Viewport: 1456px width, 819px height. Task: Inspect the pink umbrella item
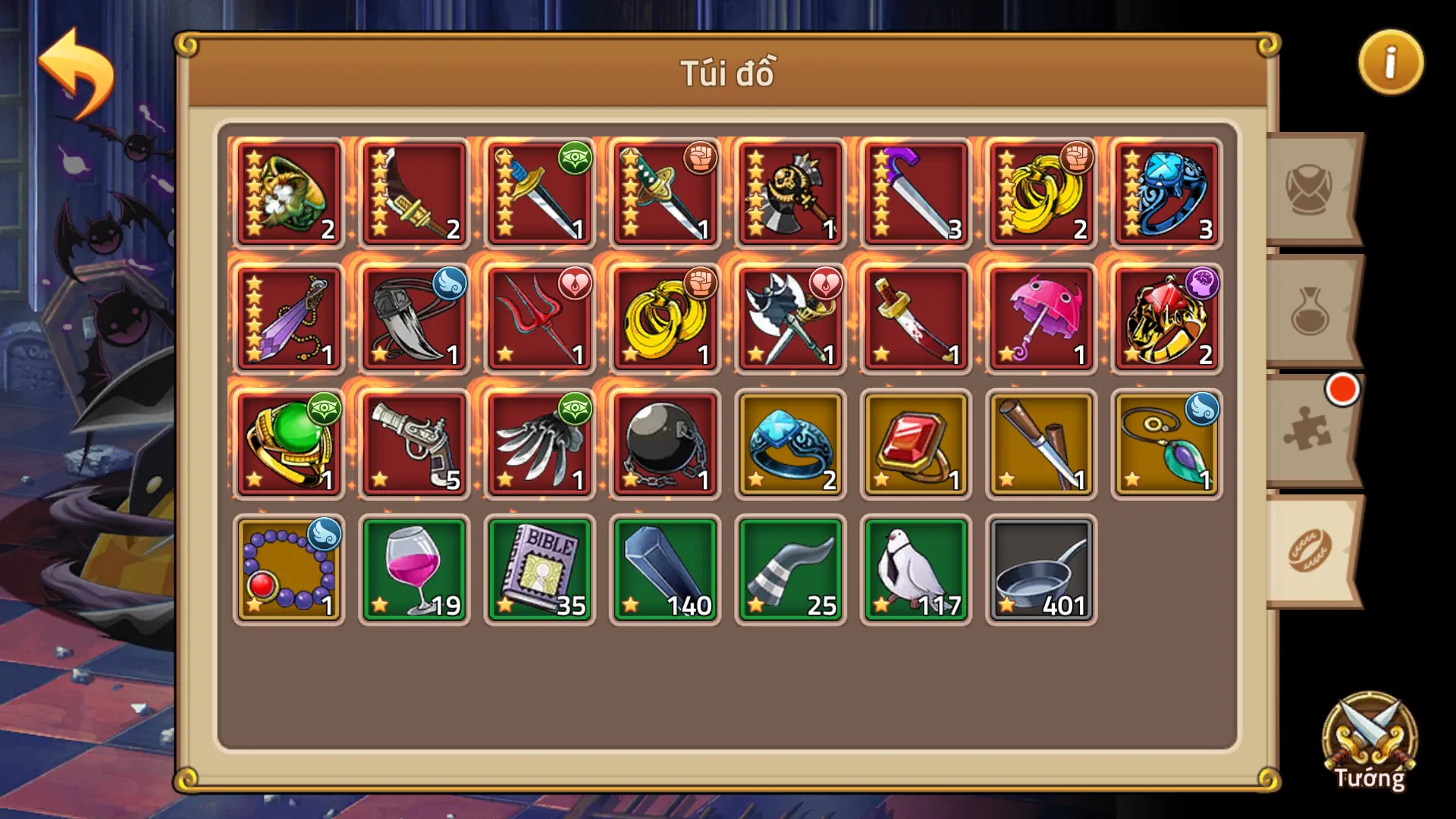click(x=1042, y=318)
